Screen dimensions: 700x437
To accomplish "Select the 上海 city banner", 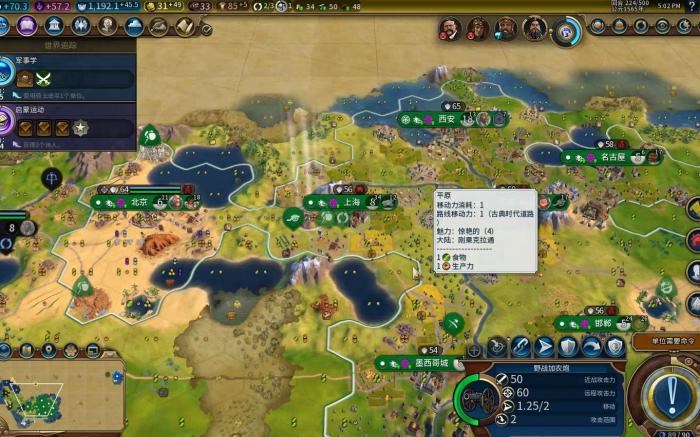I will point(351,202).
